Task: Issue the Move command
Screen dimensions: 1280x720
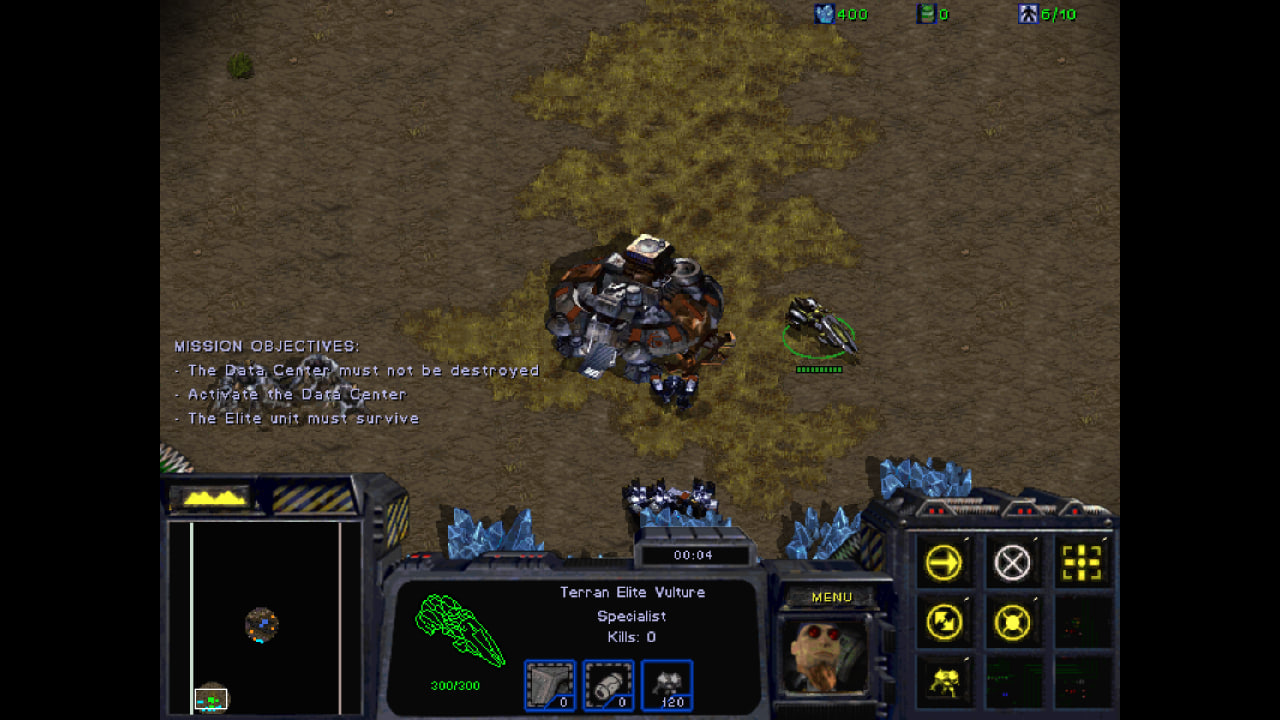Action: coord(943,564)
